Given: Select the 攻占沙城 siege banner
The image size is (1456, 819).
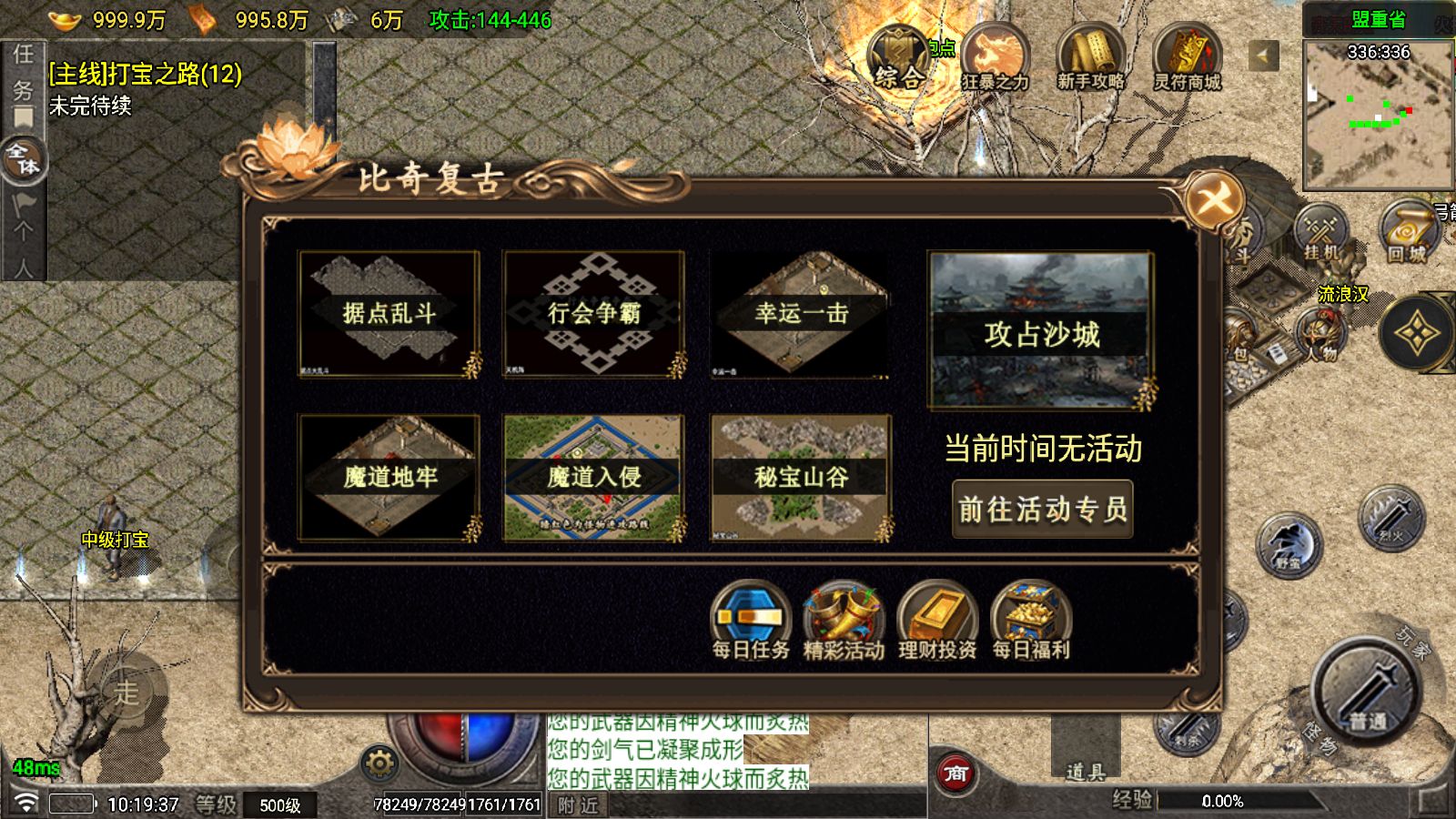Looking at the screenshot, I should (x=1041, y=331).
